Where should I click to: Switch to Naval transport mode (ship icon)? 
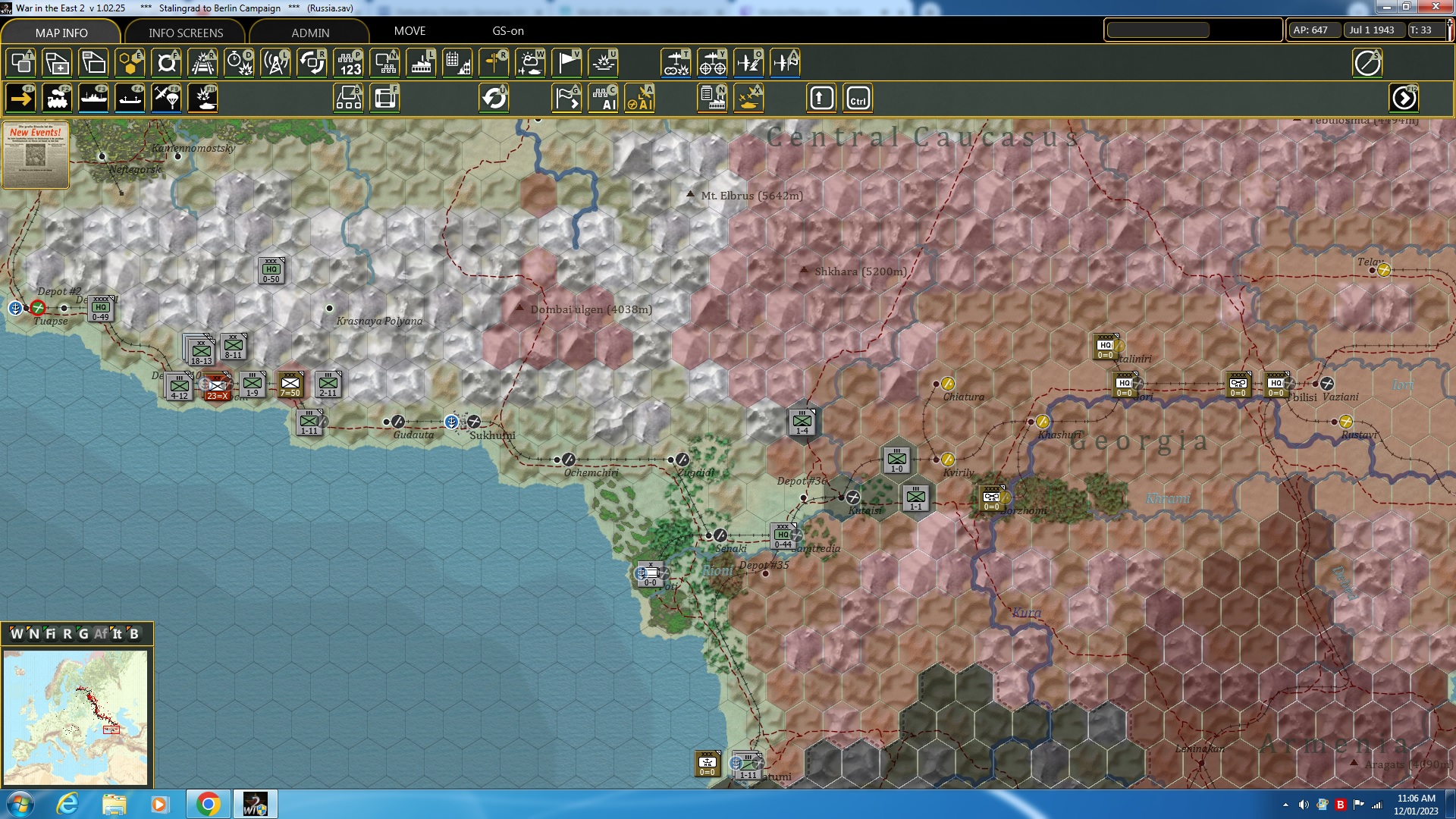93,98
